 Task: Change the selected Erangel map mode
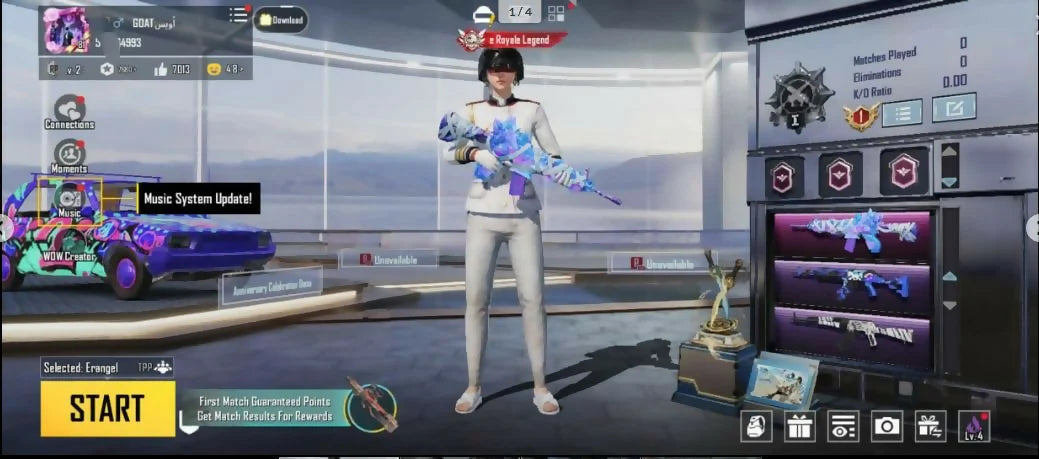click(107, 368)
